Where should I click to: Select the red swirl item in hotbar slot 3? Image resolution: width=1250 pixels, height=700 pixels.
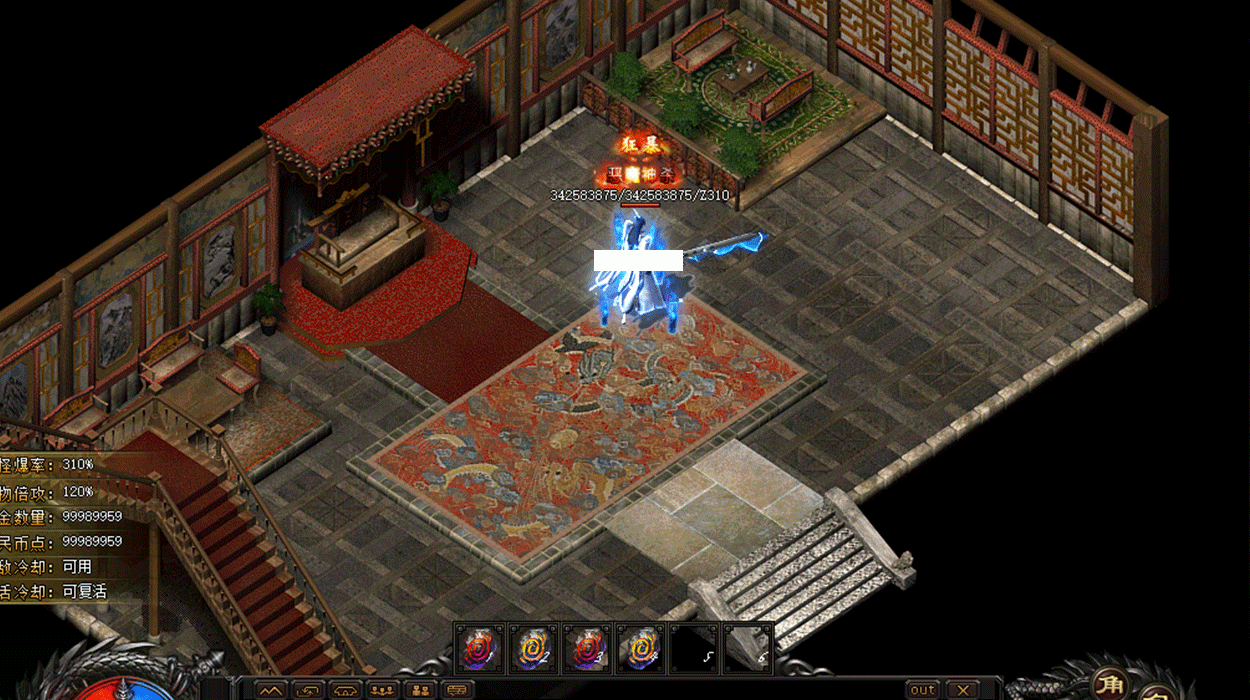click(588, 648)
